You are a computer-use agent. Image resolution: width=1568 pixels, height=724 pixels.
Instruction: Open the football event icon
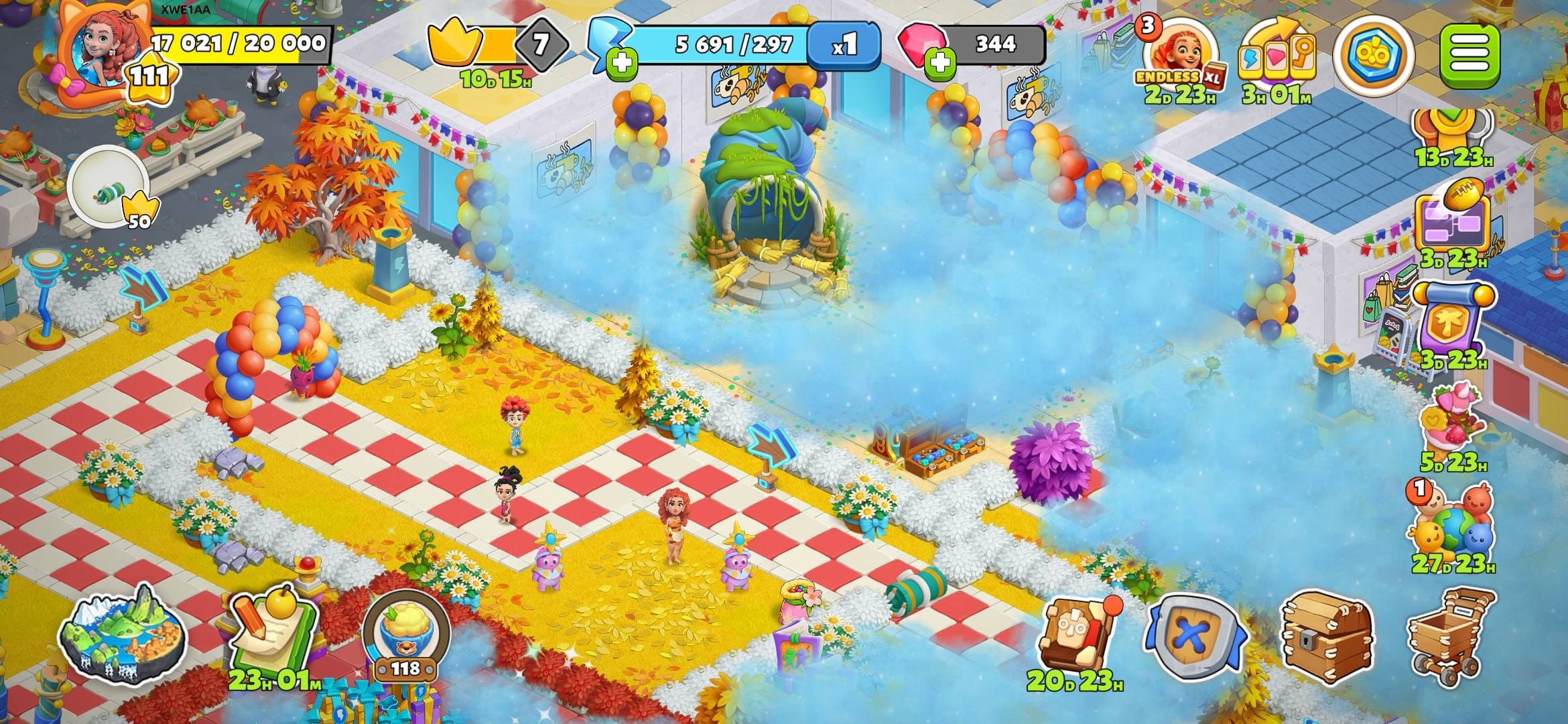pos(1454,221)
